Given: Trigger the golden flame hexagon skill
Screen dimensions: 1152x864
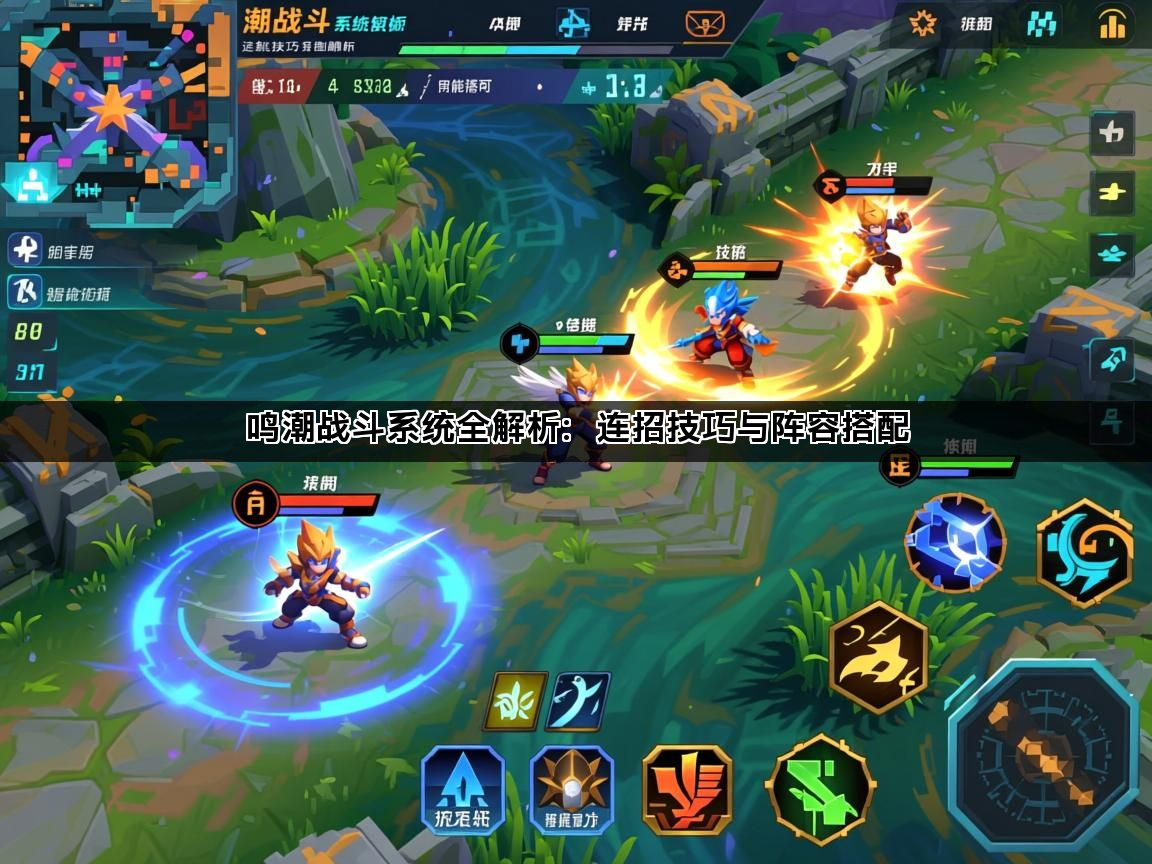Looking at the screenshot, I should click(879, 655).
